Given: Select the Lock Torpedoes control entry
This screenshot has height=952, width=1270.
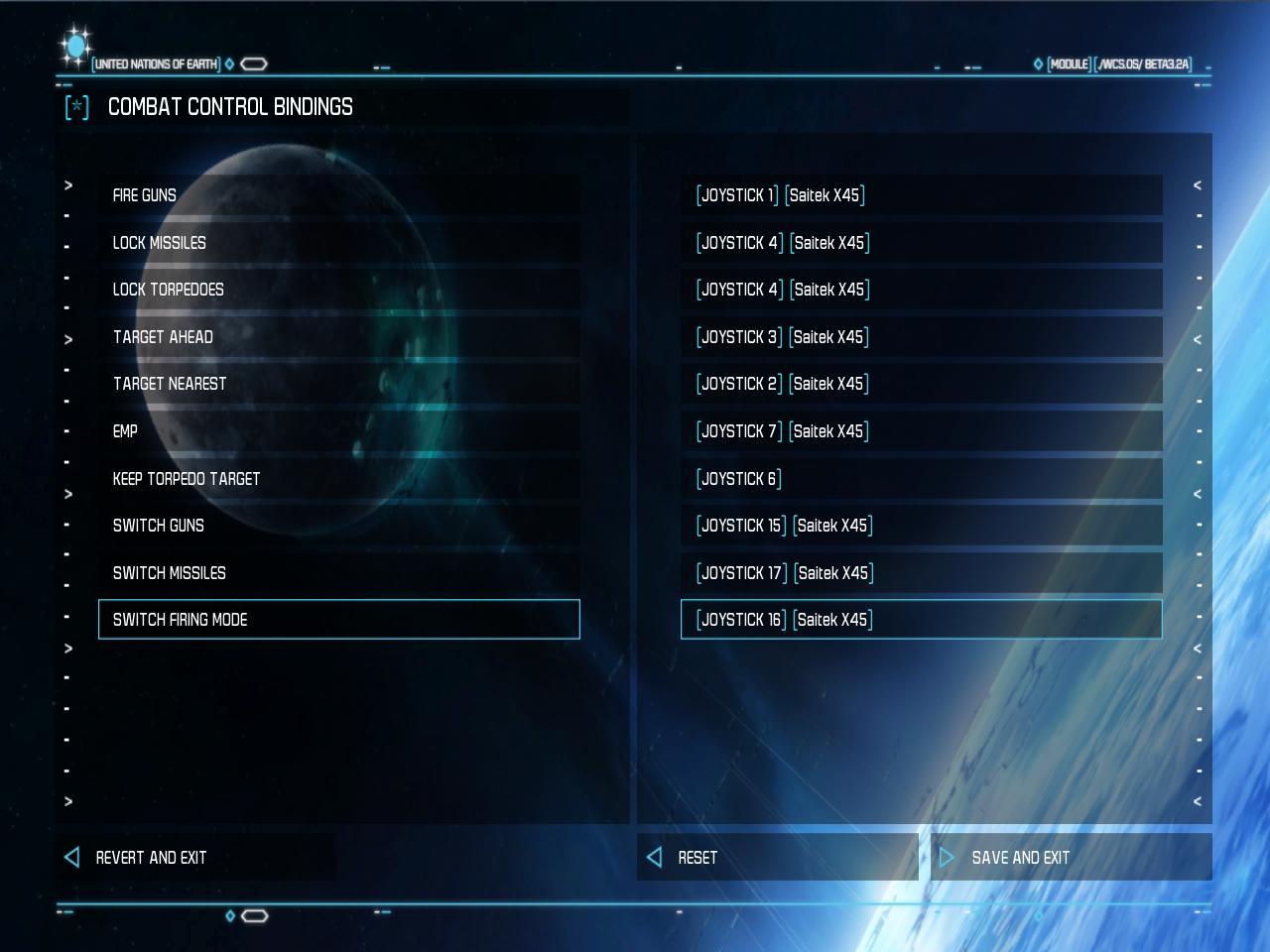Looking at the screenshot, I should pos(338,290).
